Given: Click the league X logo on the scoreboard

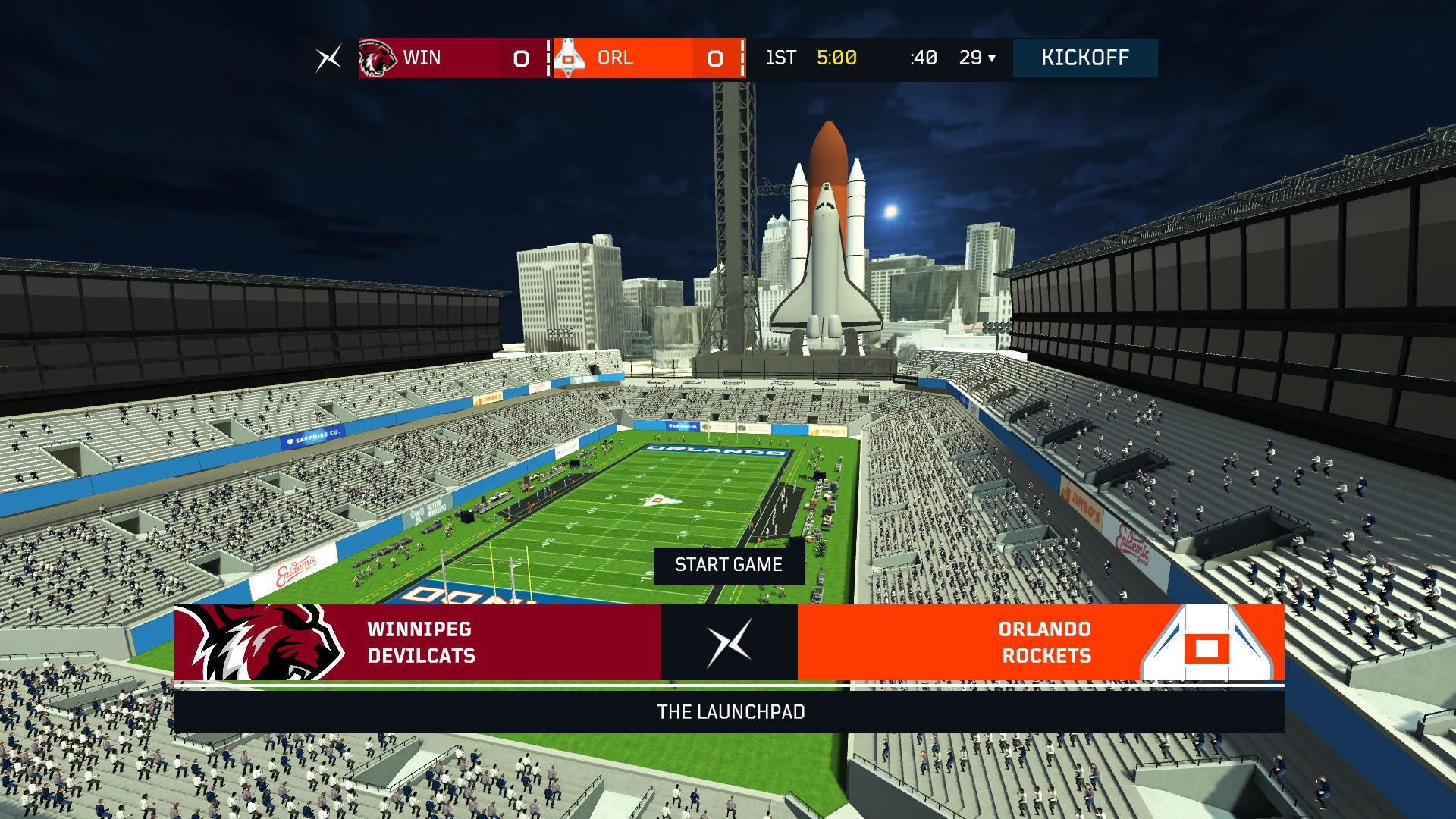Looking at the screenshot, I should tap(327, 58).
